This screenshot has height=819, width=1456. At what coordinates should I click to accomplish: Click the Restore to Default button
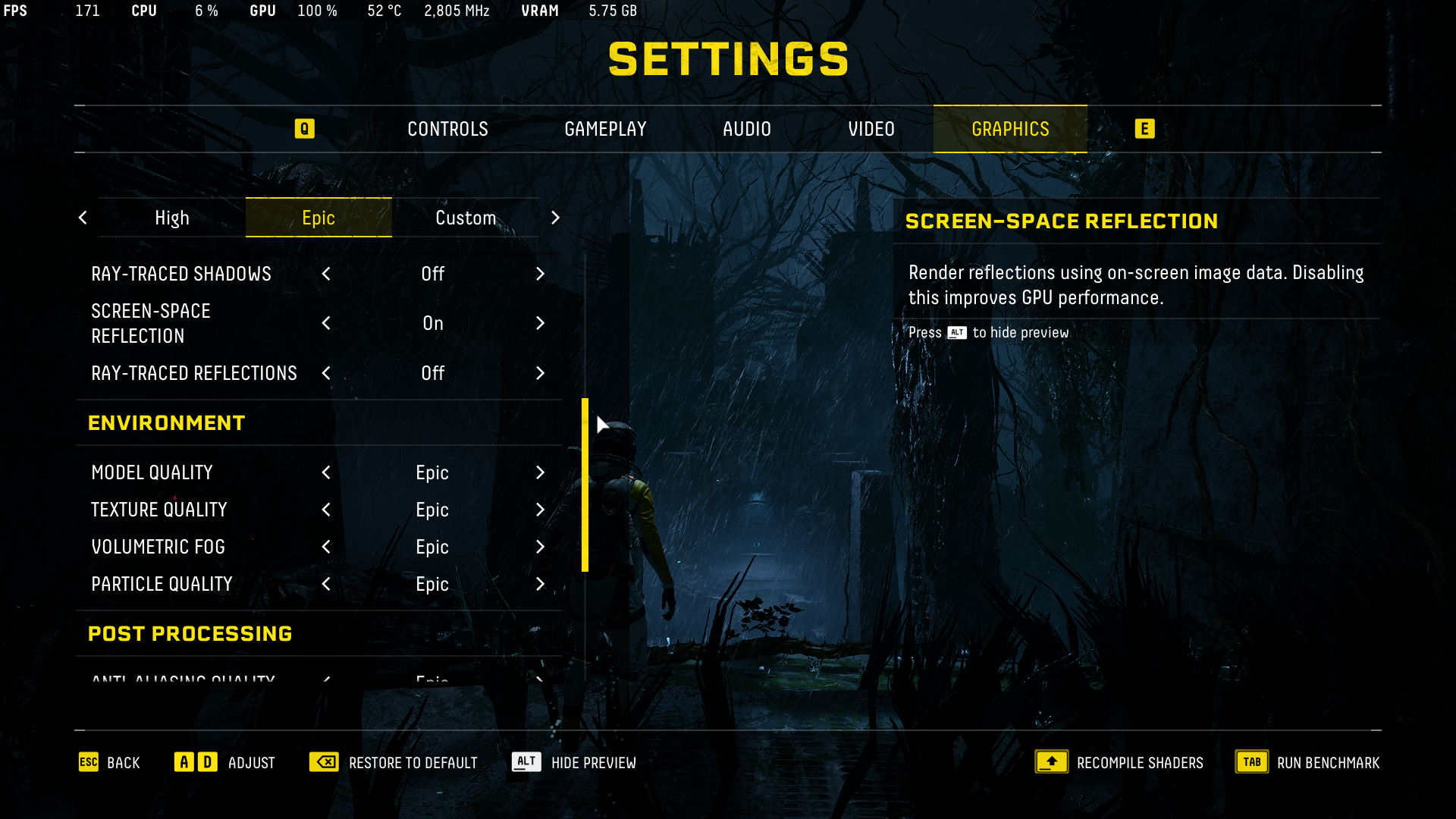click(x=394, y=762)
